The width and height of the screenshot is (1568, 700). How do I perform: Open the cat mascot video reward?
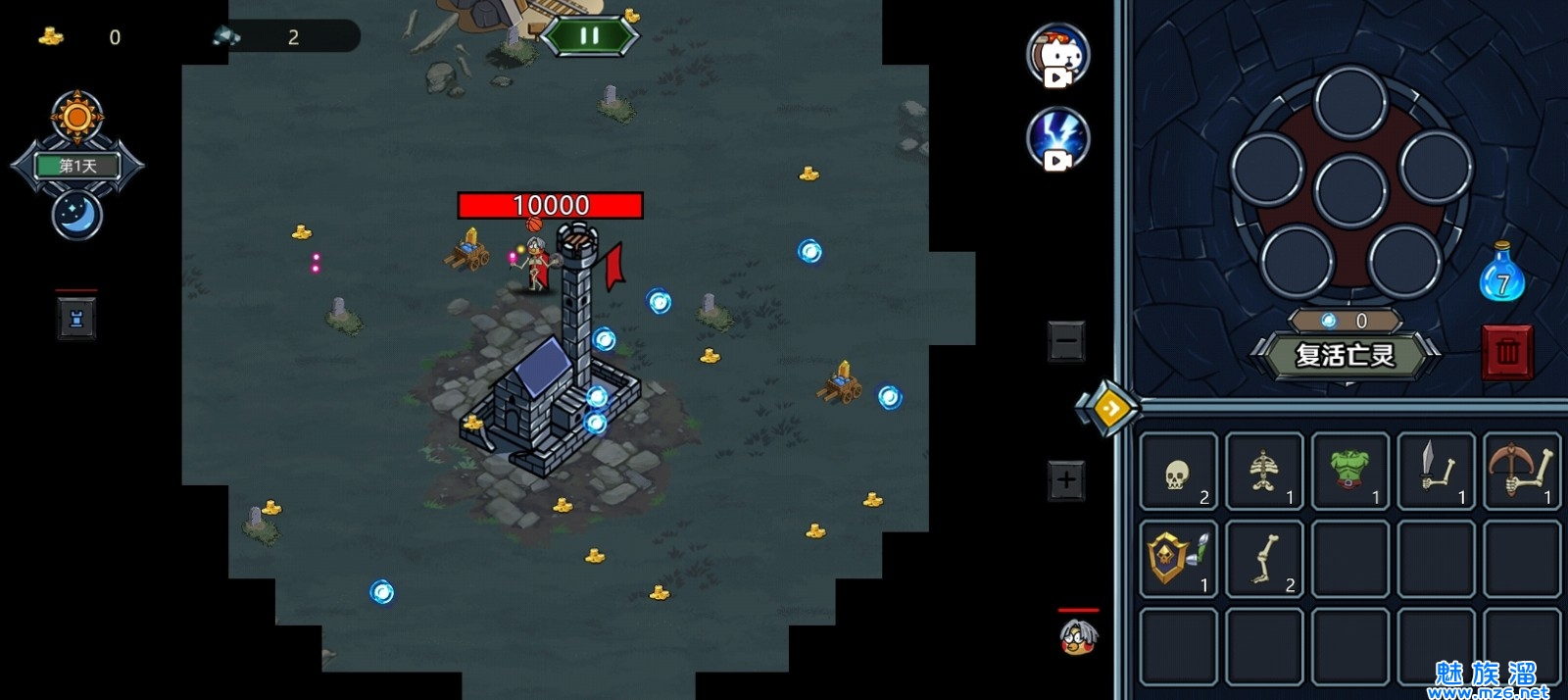[1058, 54]
